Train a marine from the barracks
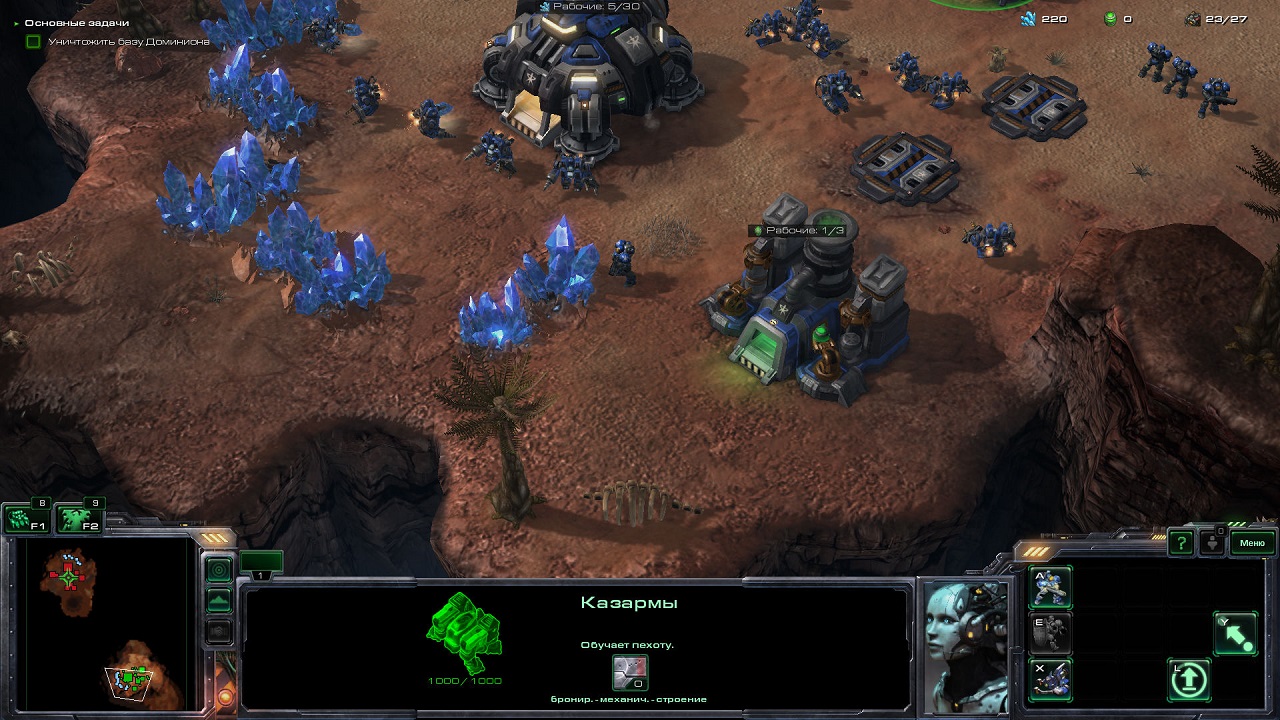Screen dimensions: 1280x720 1050,587
